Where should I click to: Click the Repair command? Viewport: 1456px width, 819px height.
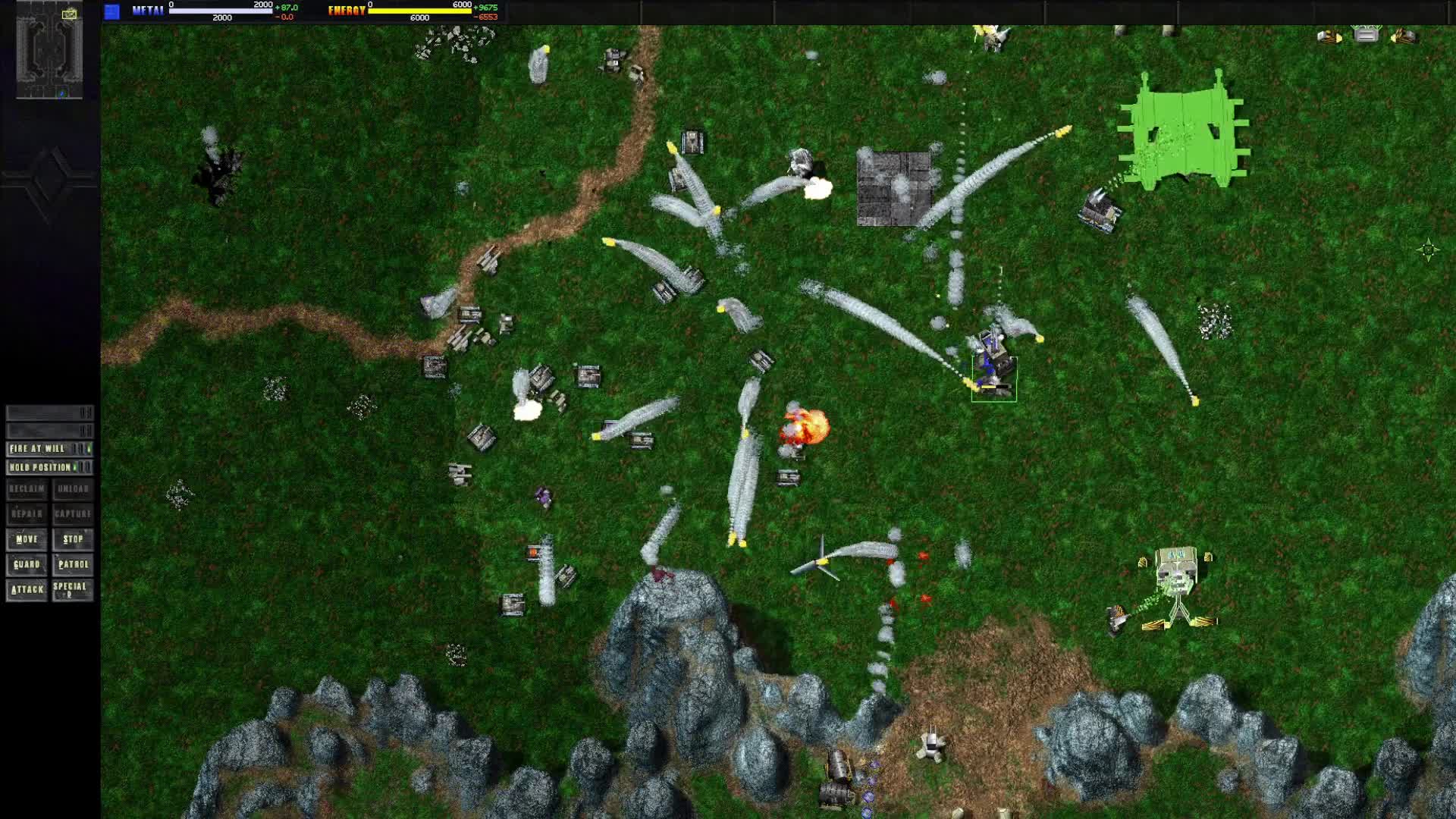(27, 514)
